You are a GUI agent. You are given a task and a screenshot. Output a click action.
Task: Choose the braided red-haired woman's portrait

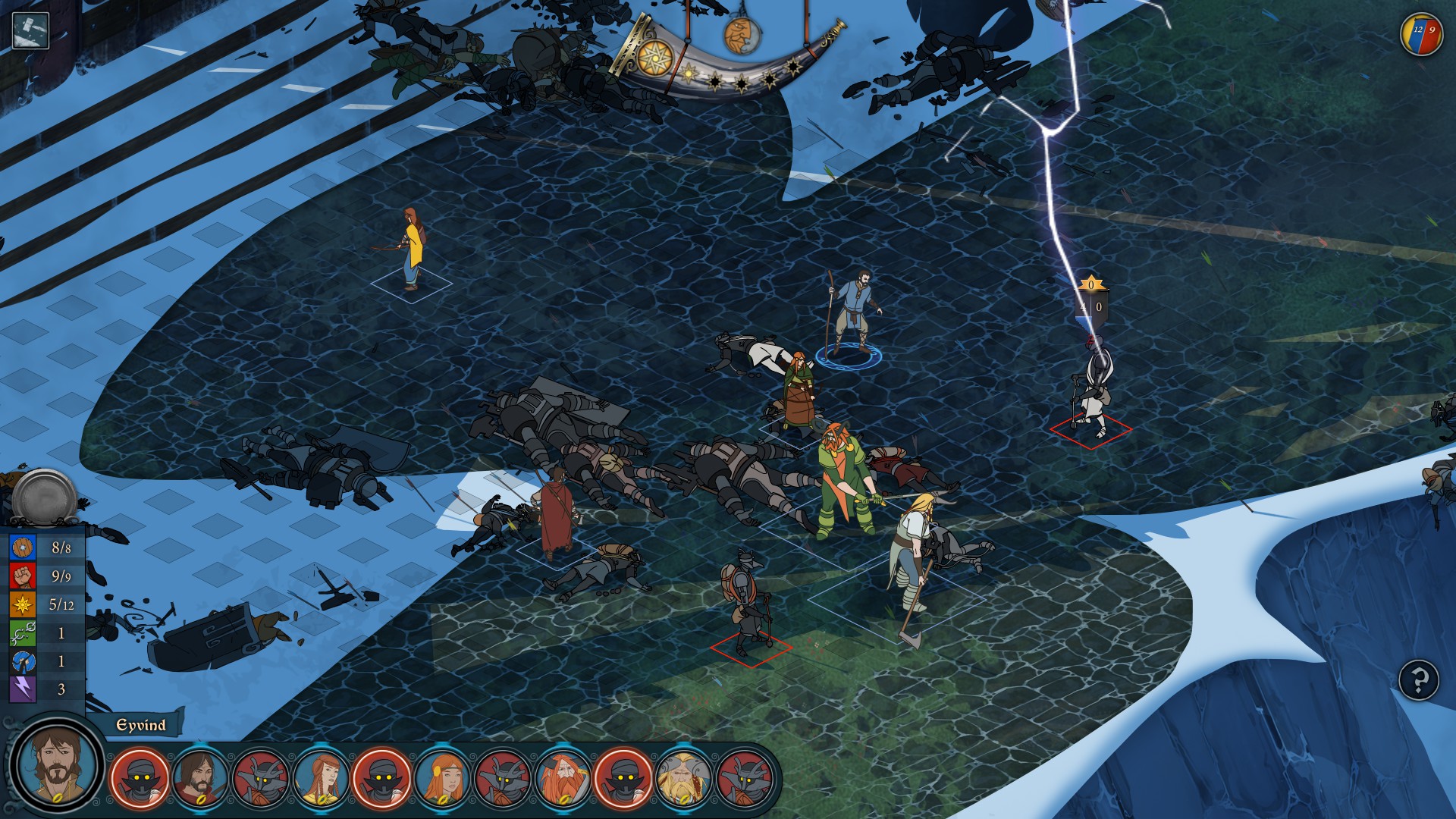click(x=321, y=777)
